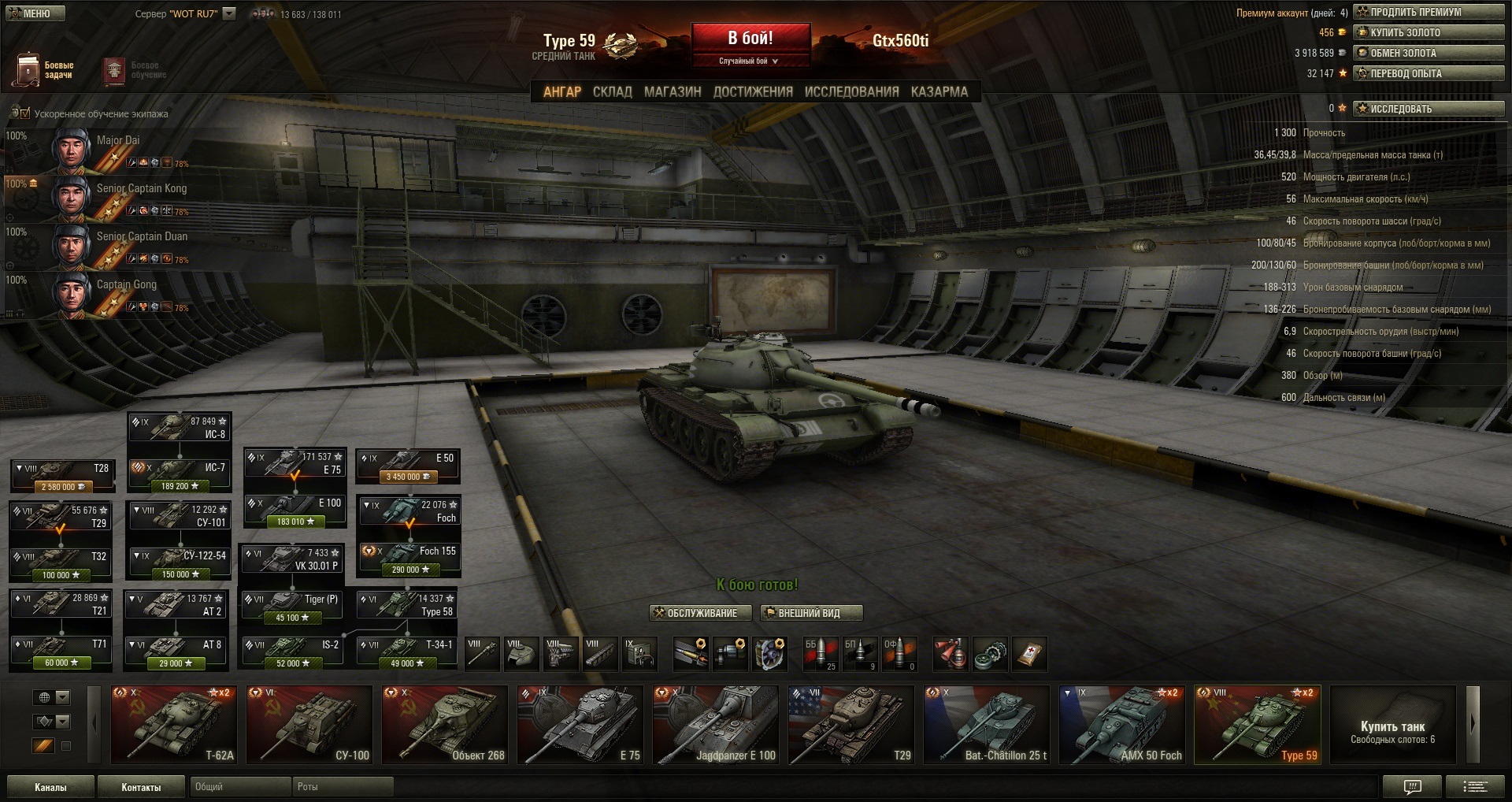
Task: Show the ИССЛЕДОВАНИЯ tab
Action: (850, 91)
